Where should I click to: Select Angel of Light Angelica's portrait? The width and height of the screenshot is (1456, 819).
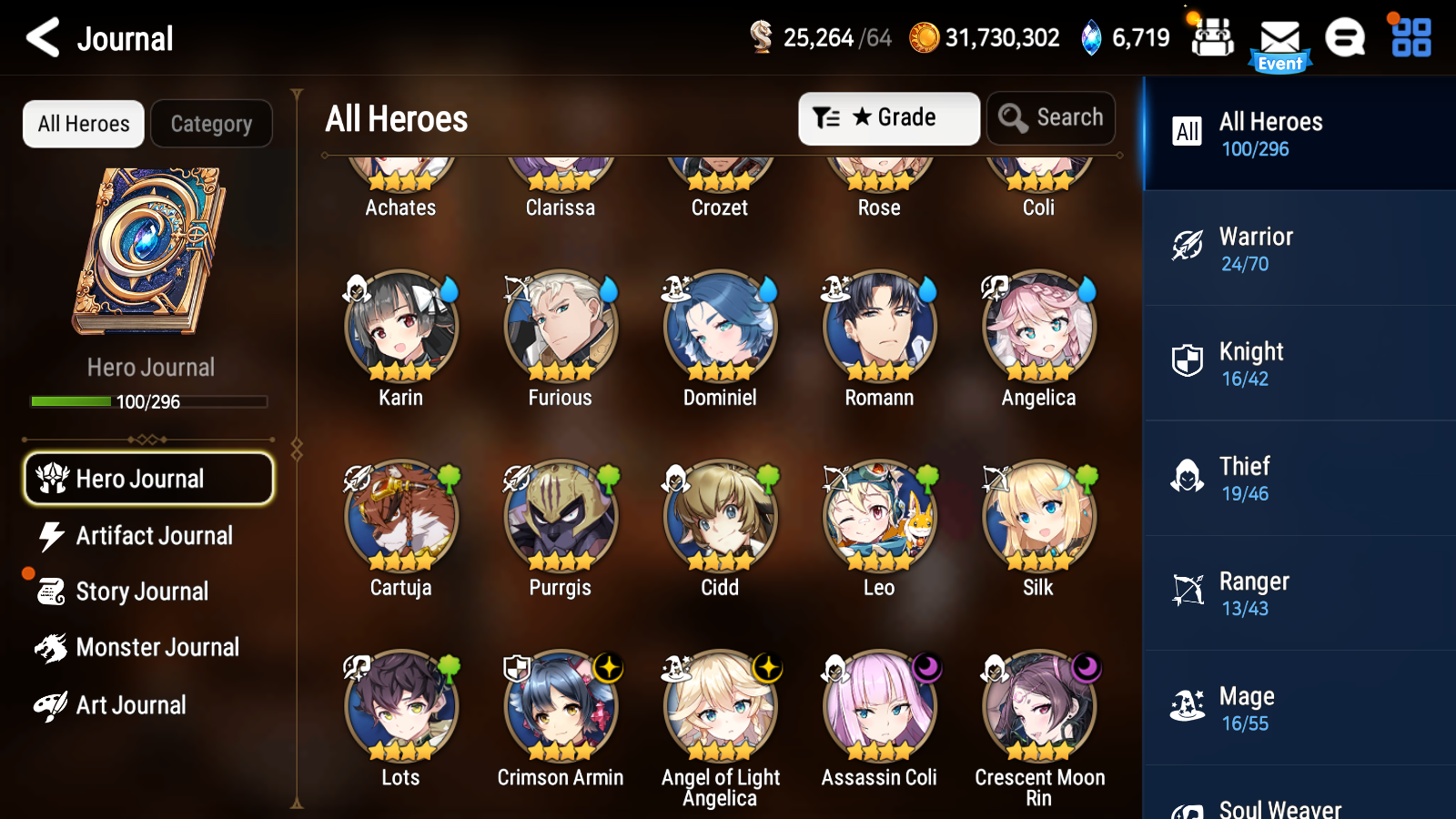(719, 705)
